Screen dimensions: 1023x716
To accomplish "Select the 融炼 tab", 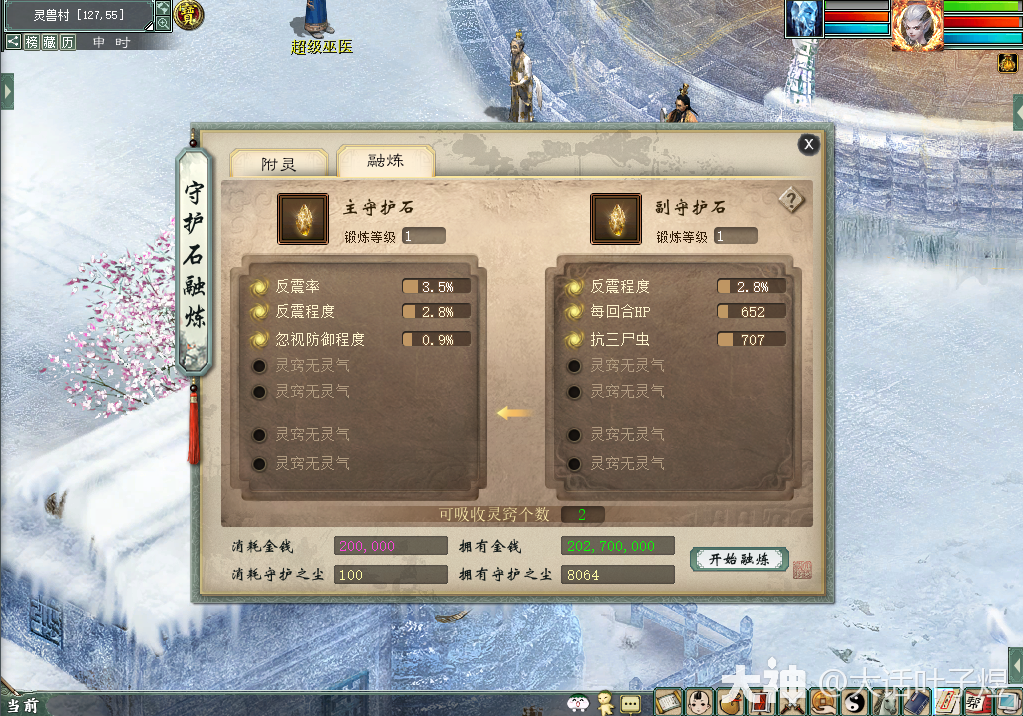I will 385,161.
